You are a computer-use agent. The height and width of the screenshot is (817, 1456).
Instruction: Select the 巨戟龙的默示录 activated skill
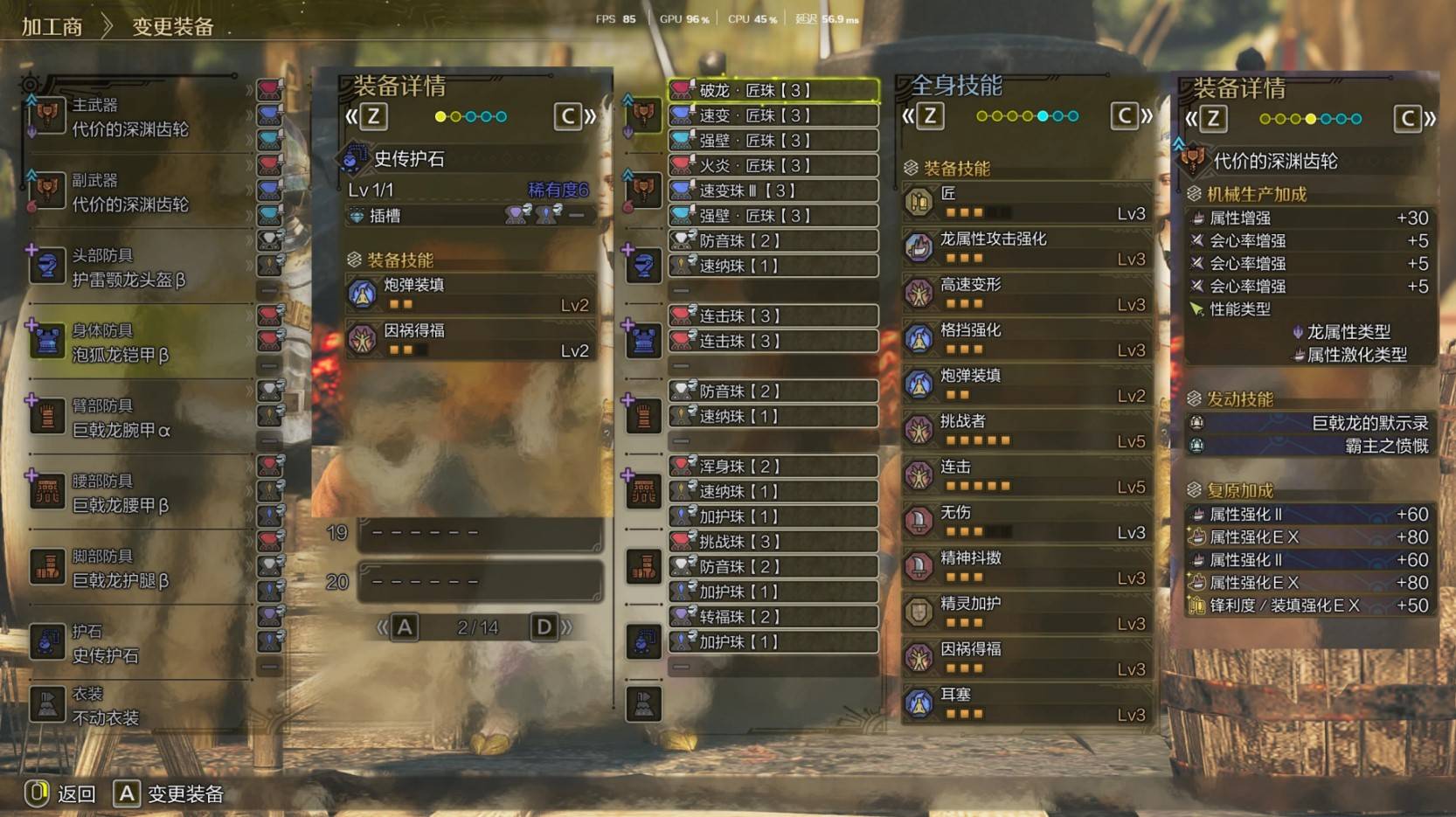click(1311, 423)
